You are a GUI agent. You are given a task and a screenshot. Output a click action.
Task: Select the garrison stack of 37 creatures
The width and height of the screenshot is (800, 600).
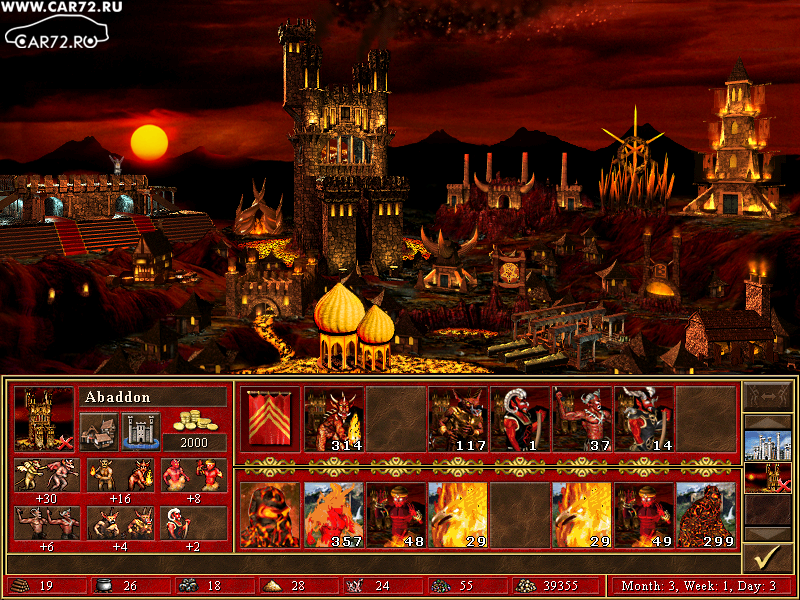582,419
